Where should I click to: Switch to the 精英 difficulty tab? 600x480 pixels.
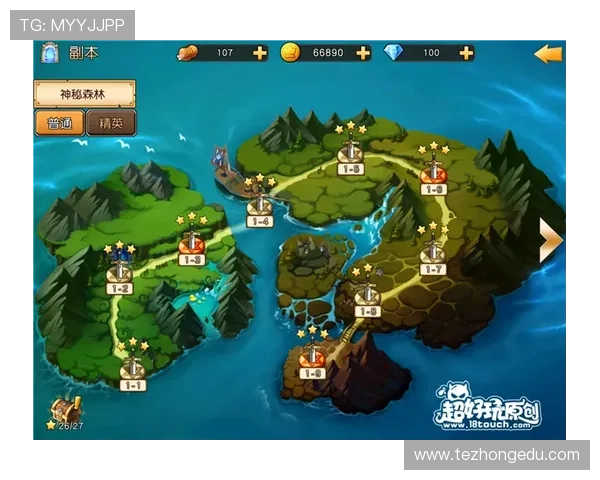111,124
